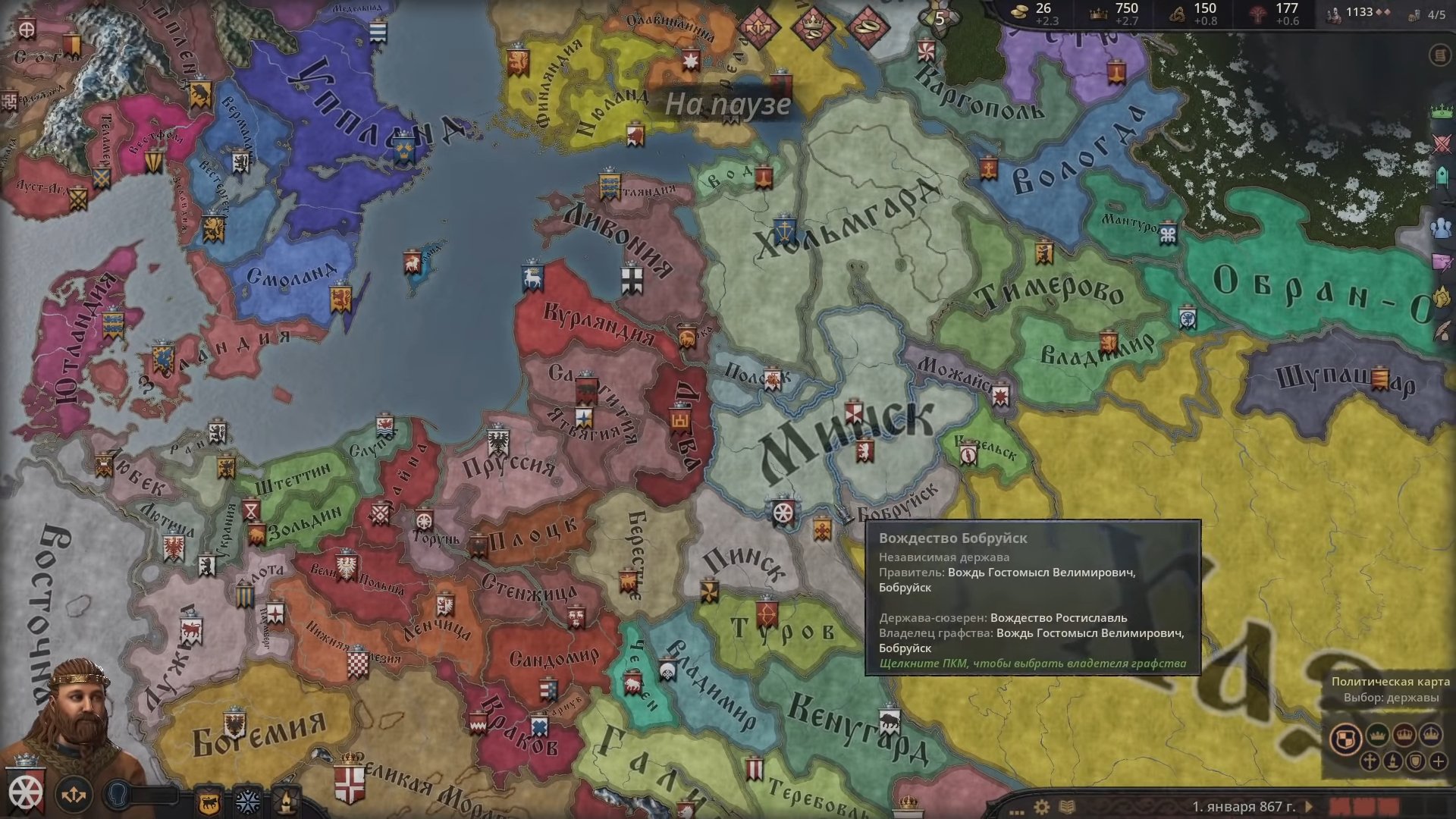The width and height of the screenshot is (1456, 819).
Task: Open the snowflake faith icon
Action: 247,801
